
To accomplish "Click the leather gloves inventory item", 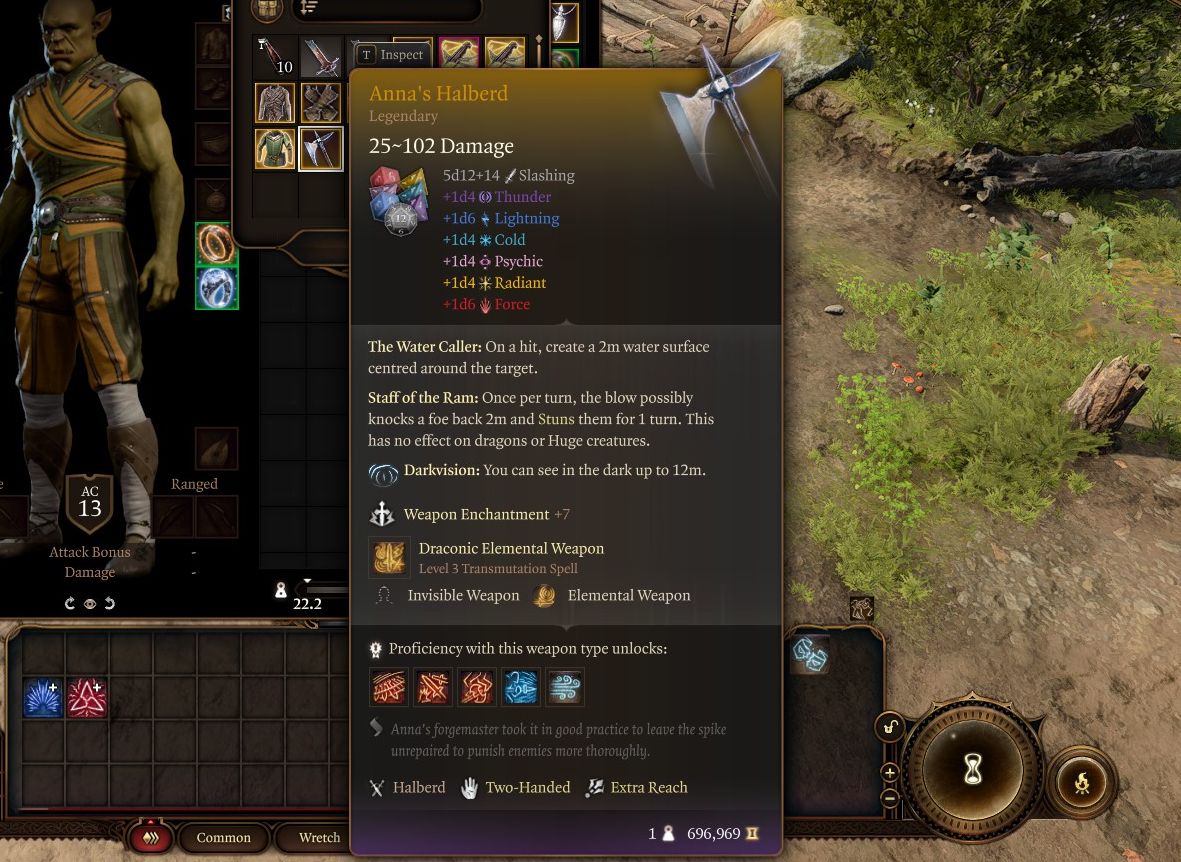I will (x=320, y=102).
